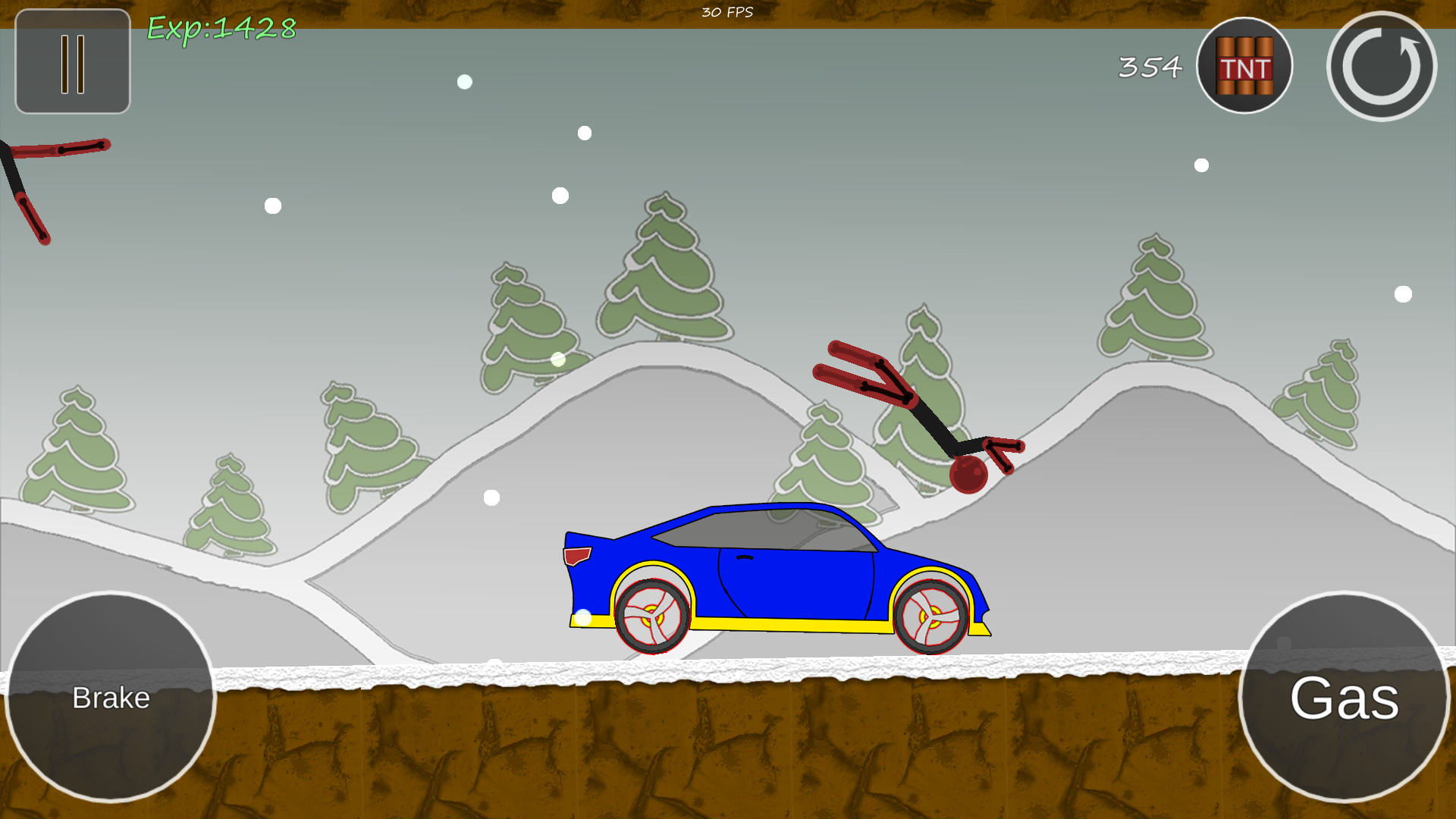Screen dimensions: 1456x819
Task: Tap the pause icon's double bars
Action: (72, 63)
